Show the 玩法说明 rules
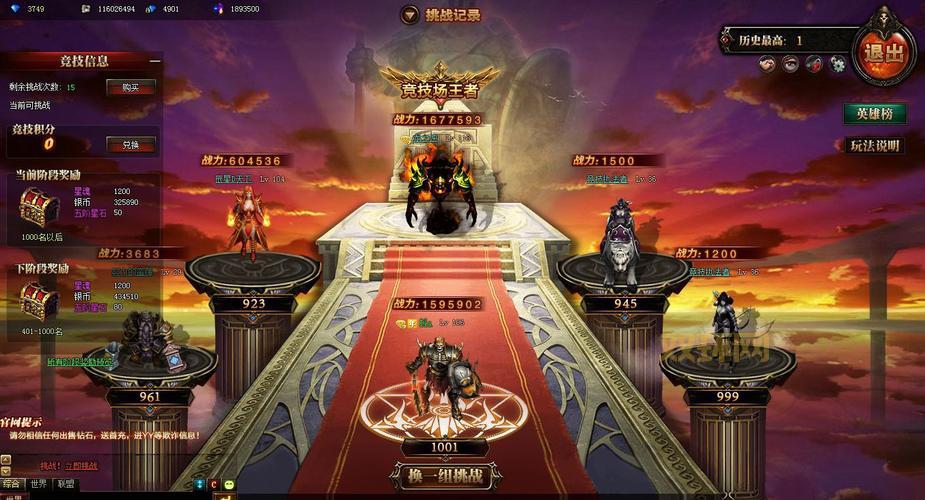The width and height of the screenshot is (925, 500). point(875,145)
